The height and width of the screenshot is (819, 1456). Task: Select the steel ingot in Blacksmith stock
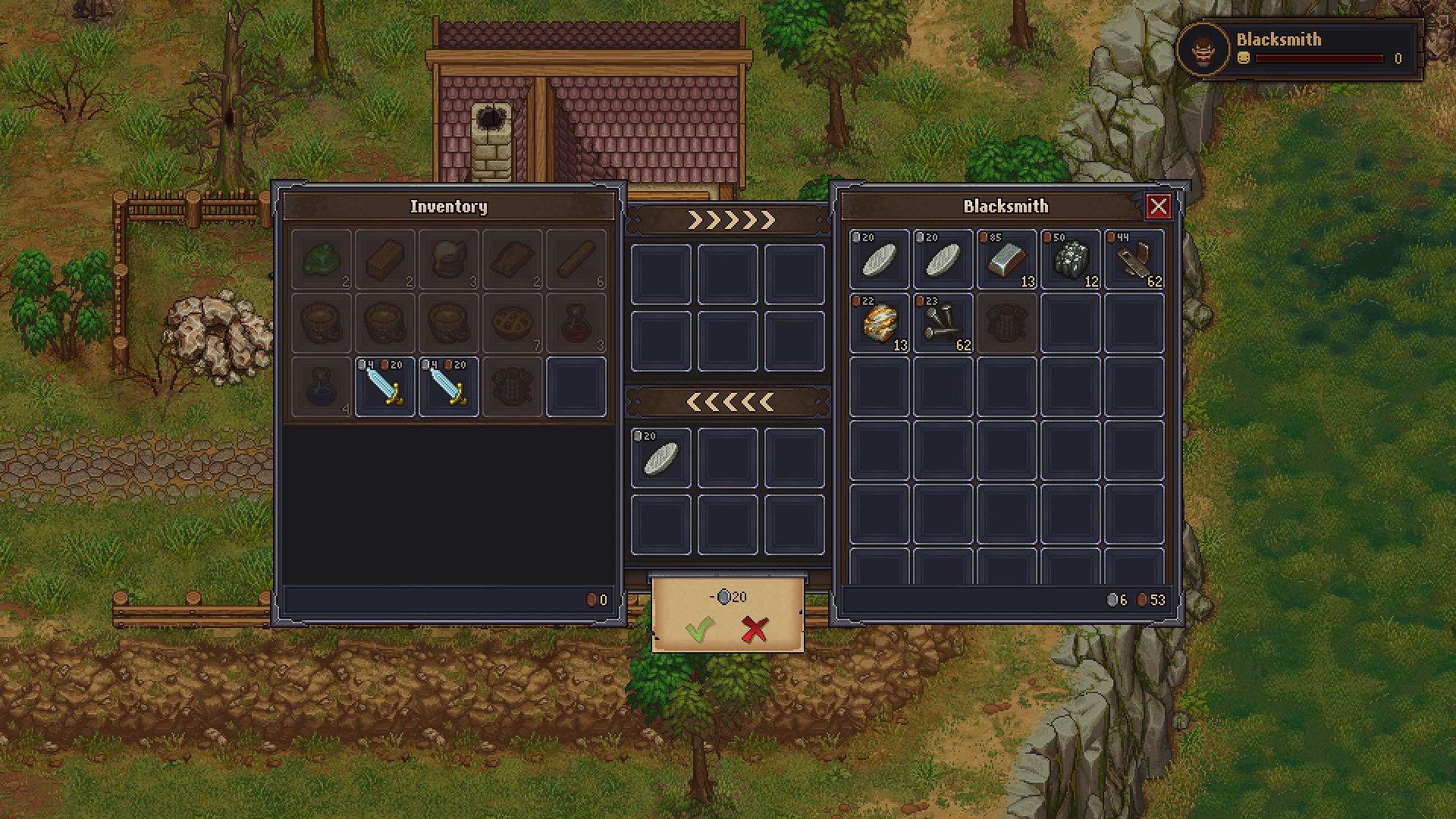click(1005, 258)
